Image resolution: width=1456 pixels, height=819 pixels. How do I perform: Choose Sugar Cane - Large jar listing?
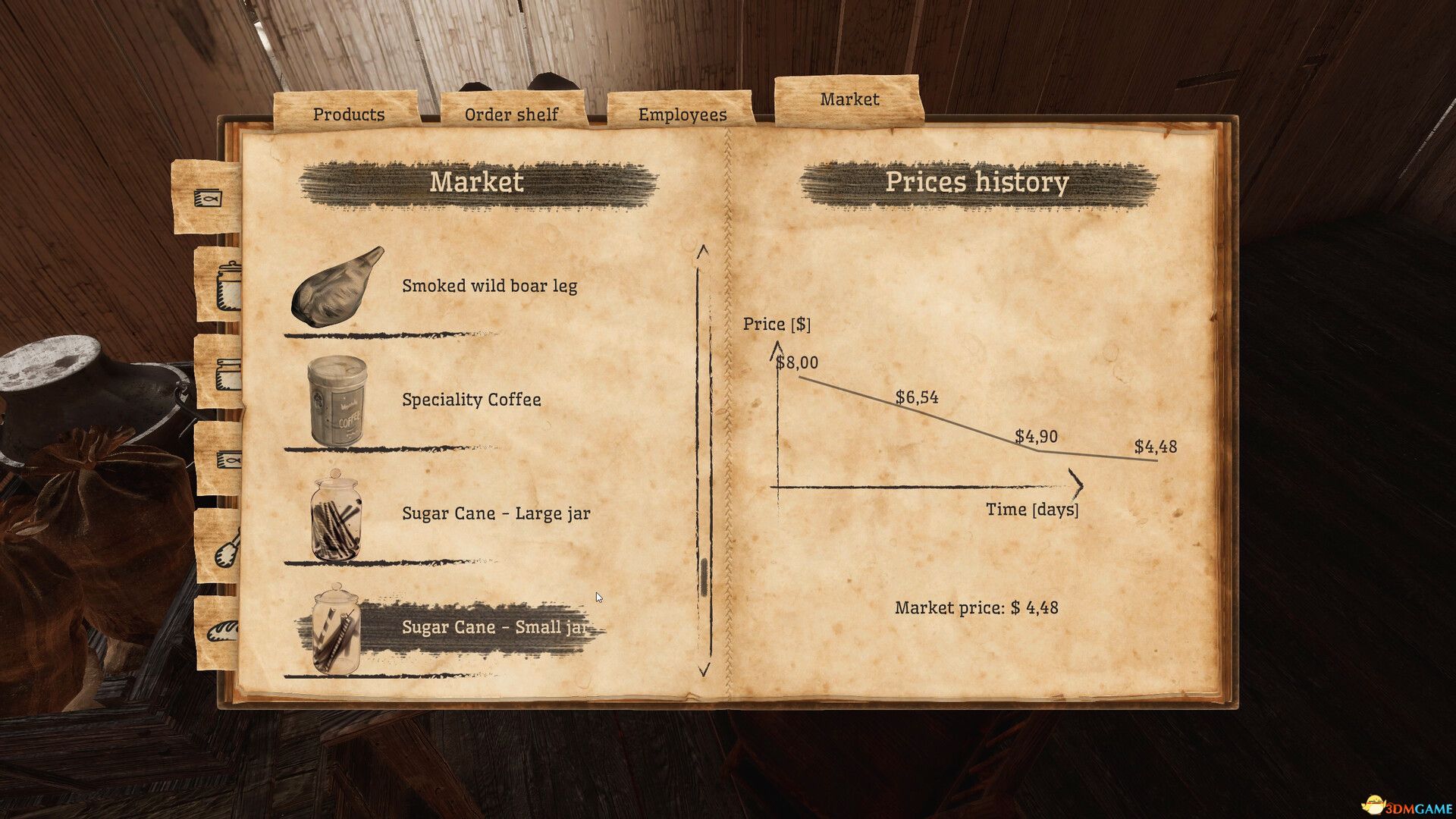(x=495, y=513)
